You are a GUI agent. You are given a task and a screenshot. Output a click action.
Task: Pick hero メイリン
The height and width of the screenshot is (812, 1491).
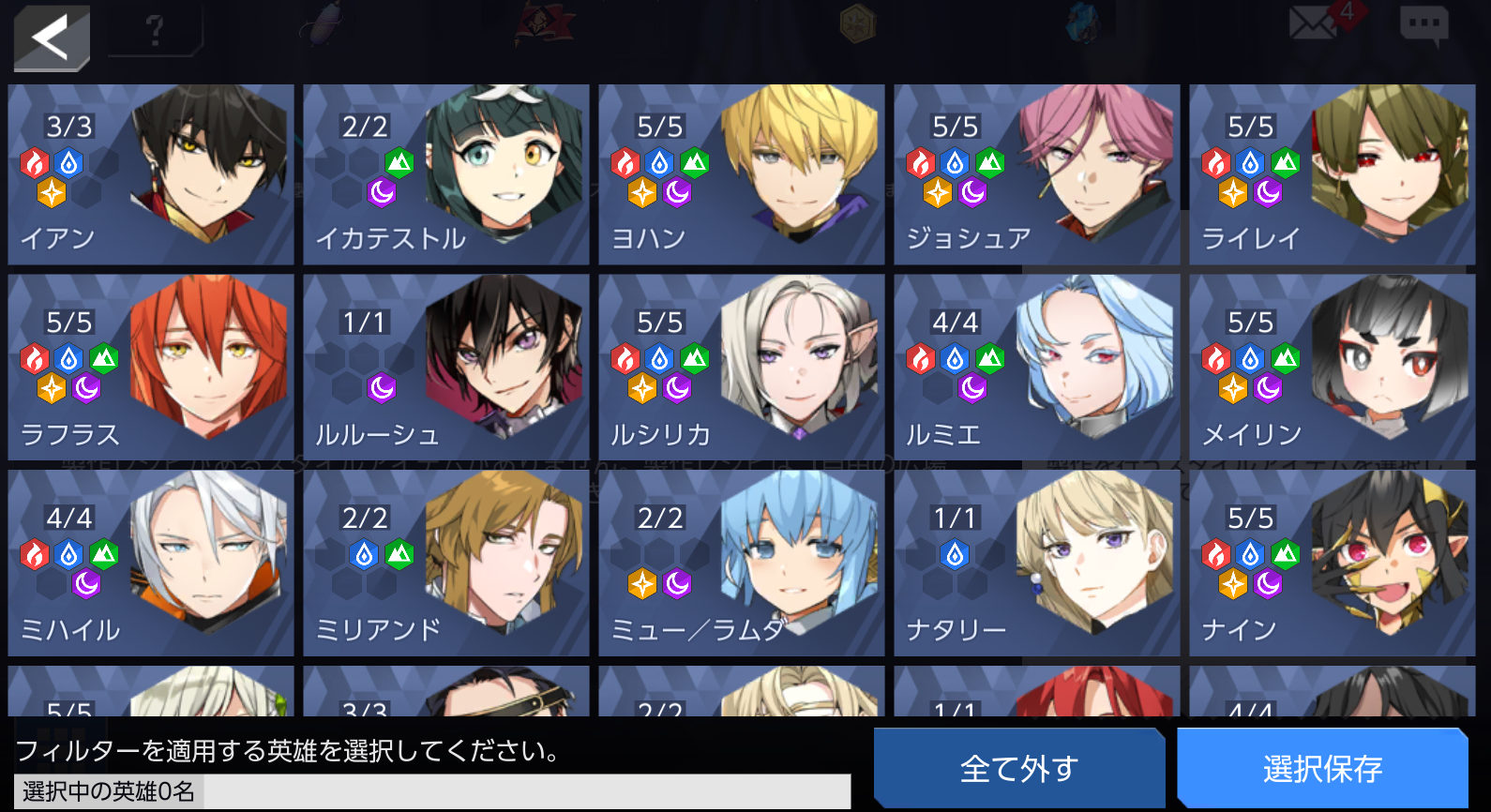pyautogui.click(x=1332, y=367)
